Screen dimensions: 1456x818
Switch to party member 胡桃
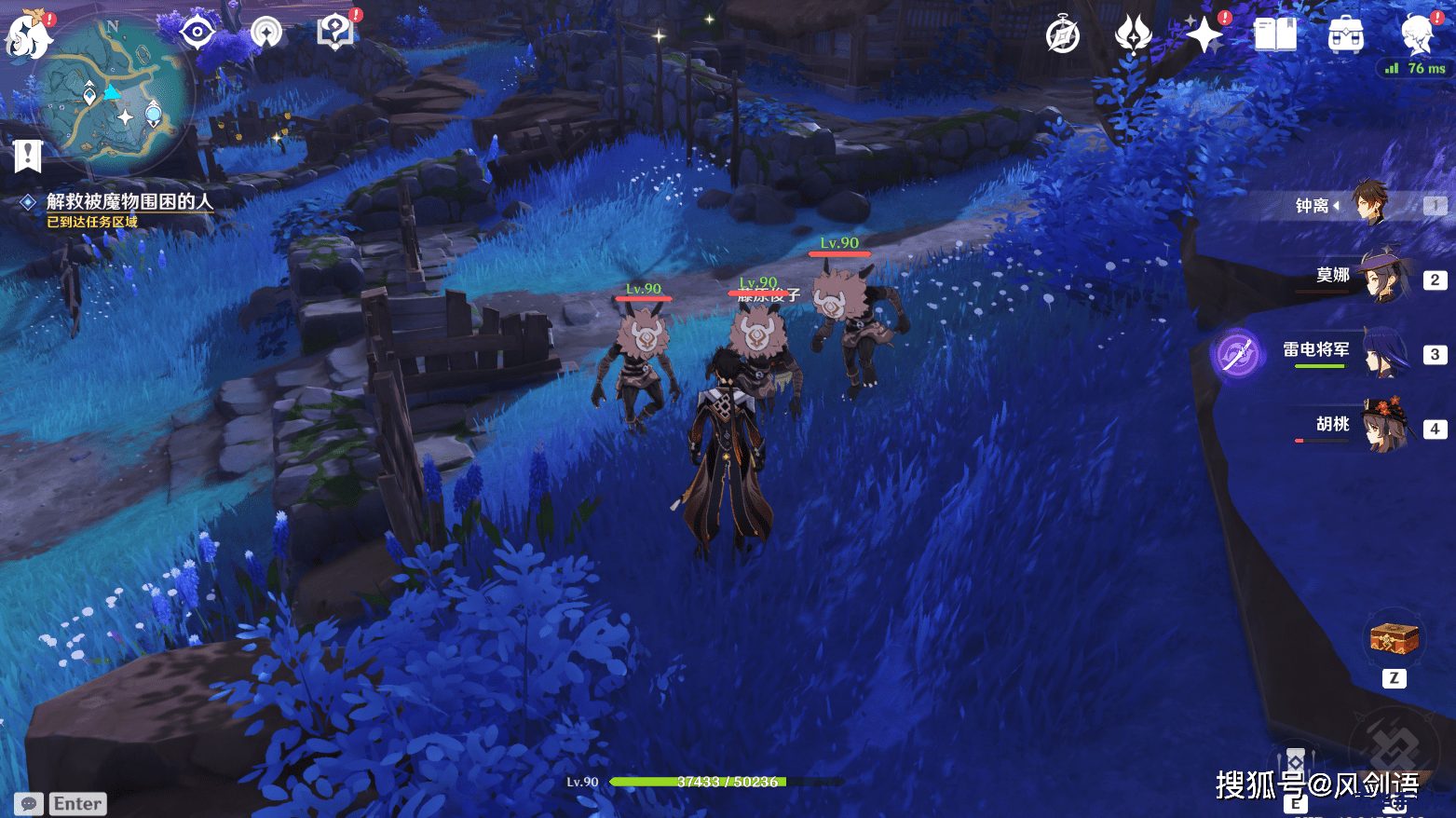point(1382,426)
